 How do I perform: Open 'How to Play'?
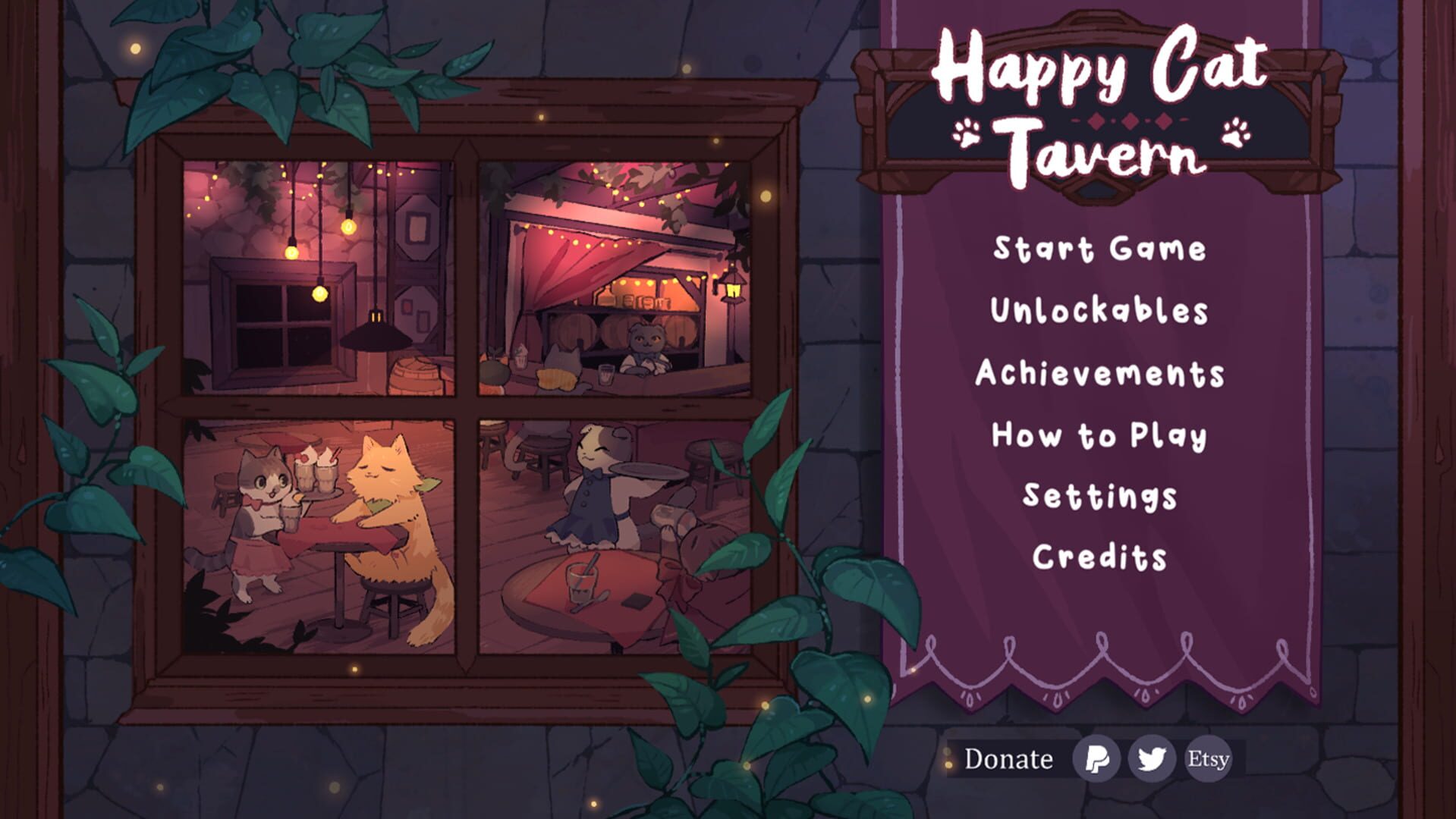(1098, 435)
